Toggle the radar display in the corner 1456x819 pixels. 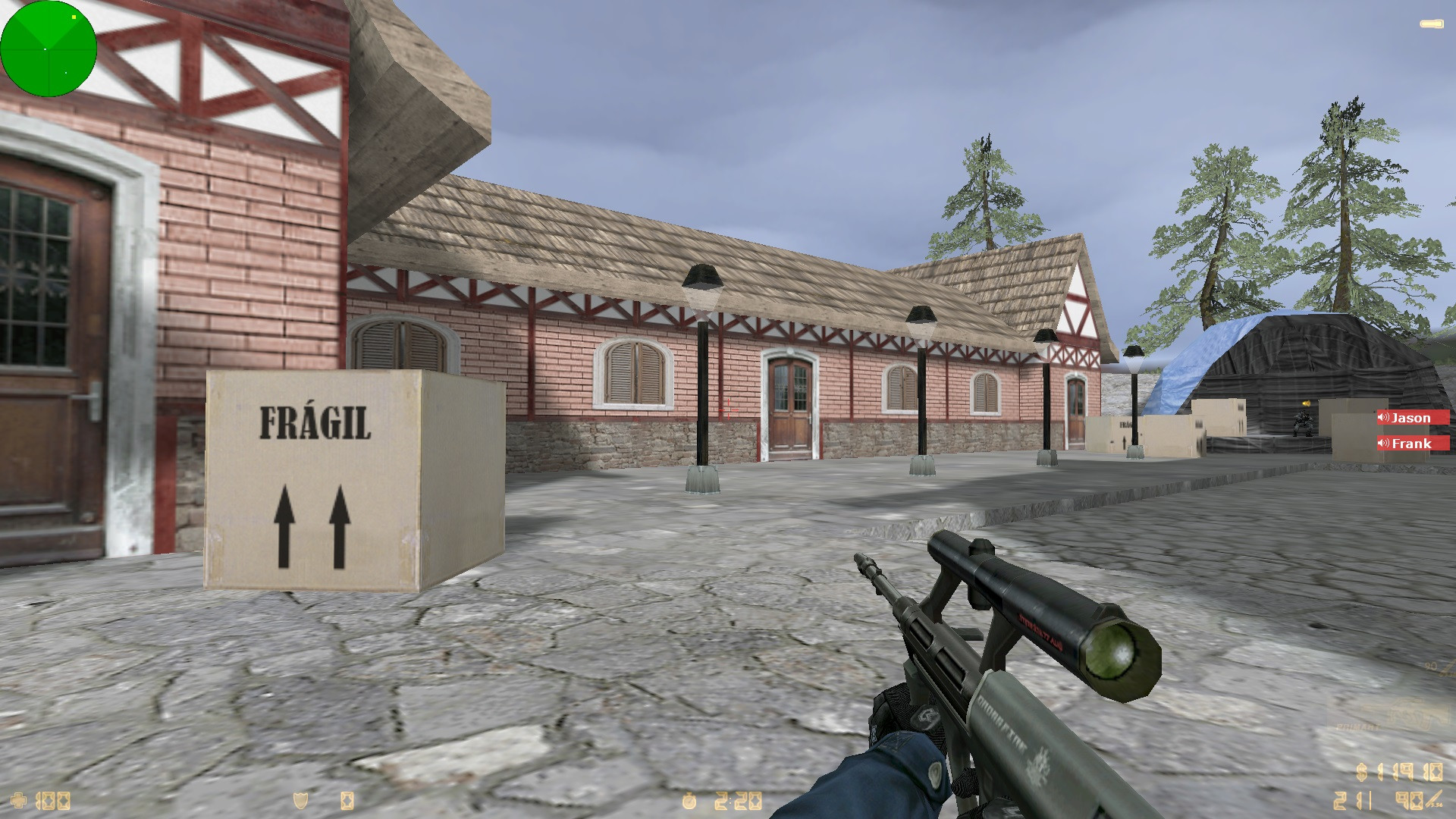point(48,48)
